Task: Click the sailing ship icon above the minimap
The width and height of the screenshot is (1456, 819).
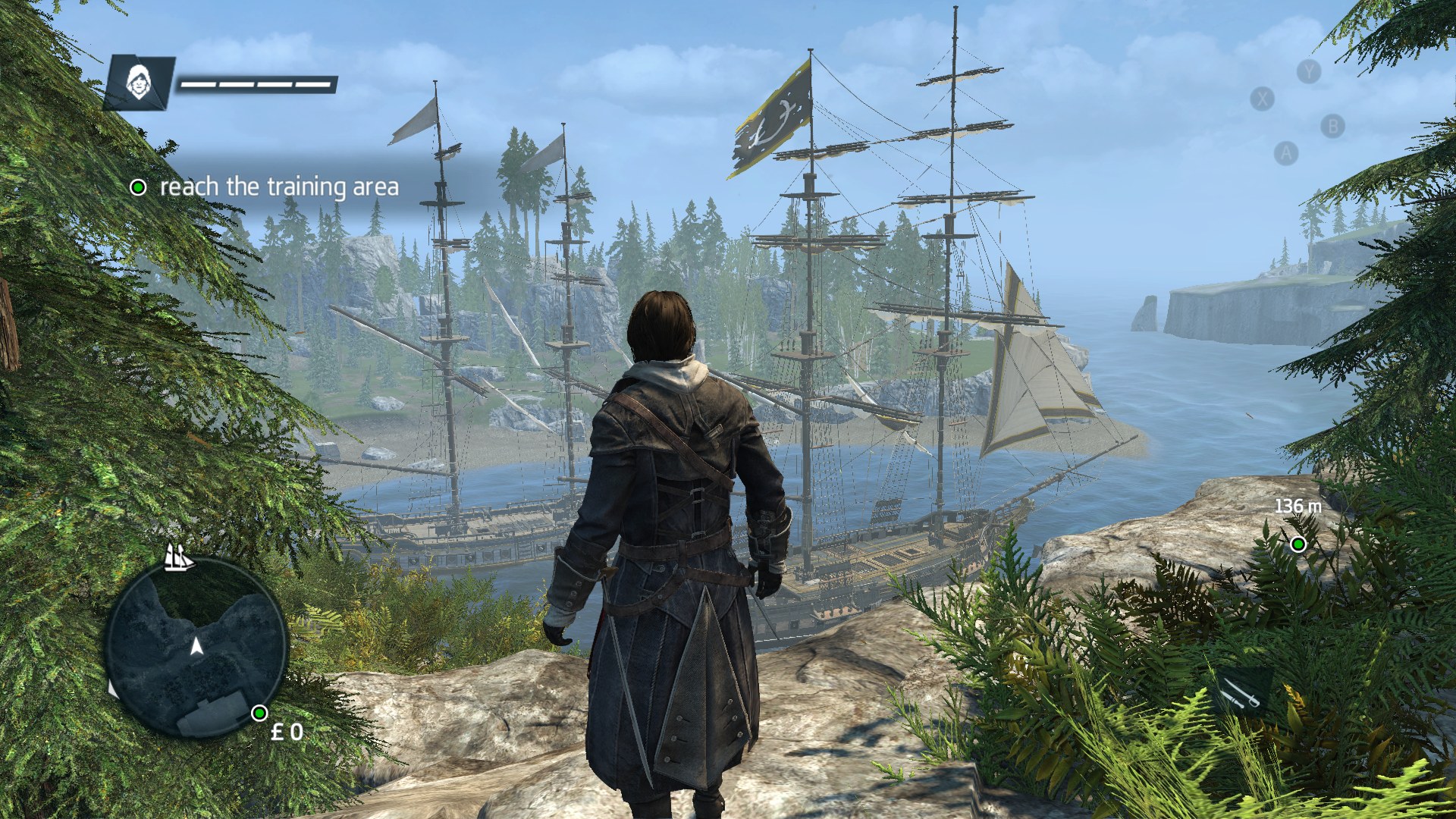Action: click(x=179, y=557)
